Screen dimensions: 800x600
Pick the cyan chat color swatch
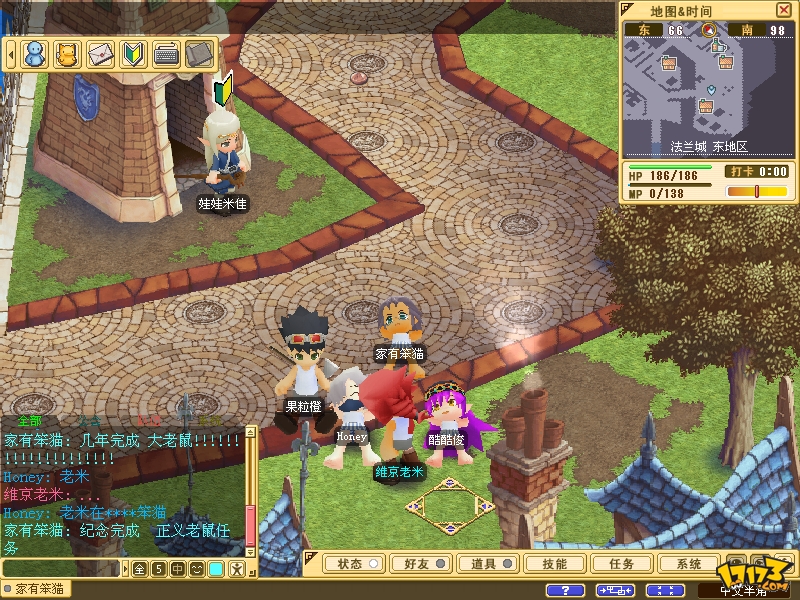pyautogui.click(x=215, y=569)
